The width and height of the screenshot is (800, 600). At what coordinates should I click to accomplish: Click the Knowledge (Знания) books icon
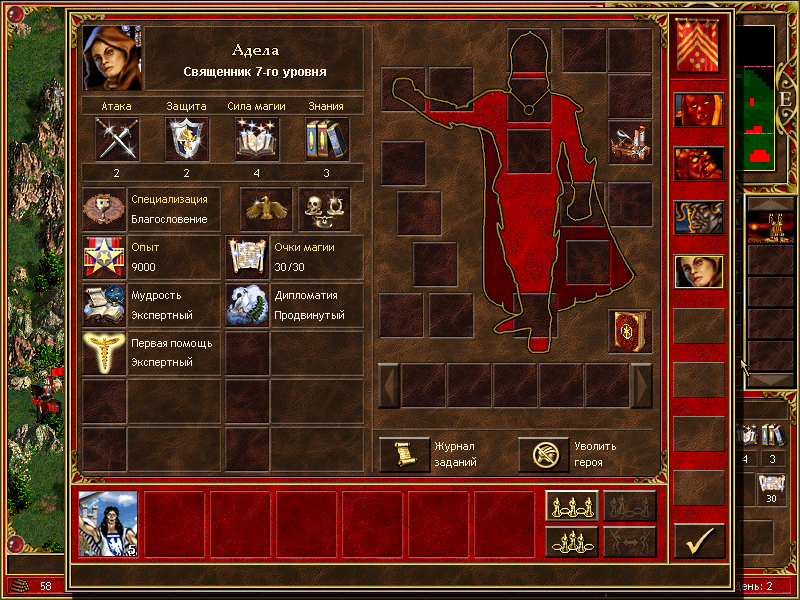(326, 138)
